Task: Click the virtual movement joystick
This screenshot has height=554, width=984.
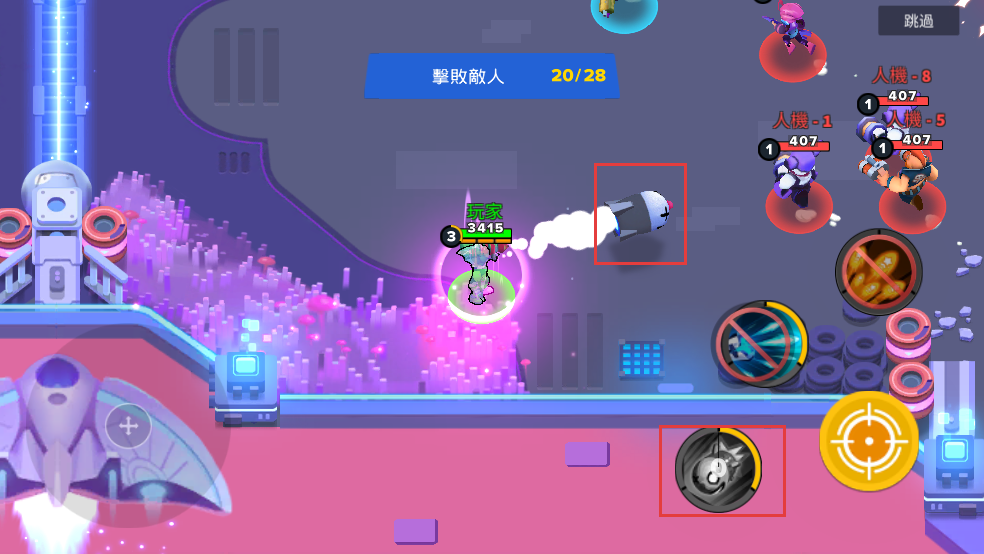Action: [129, 427]
